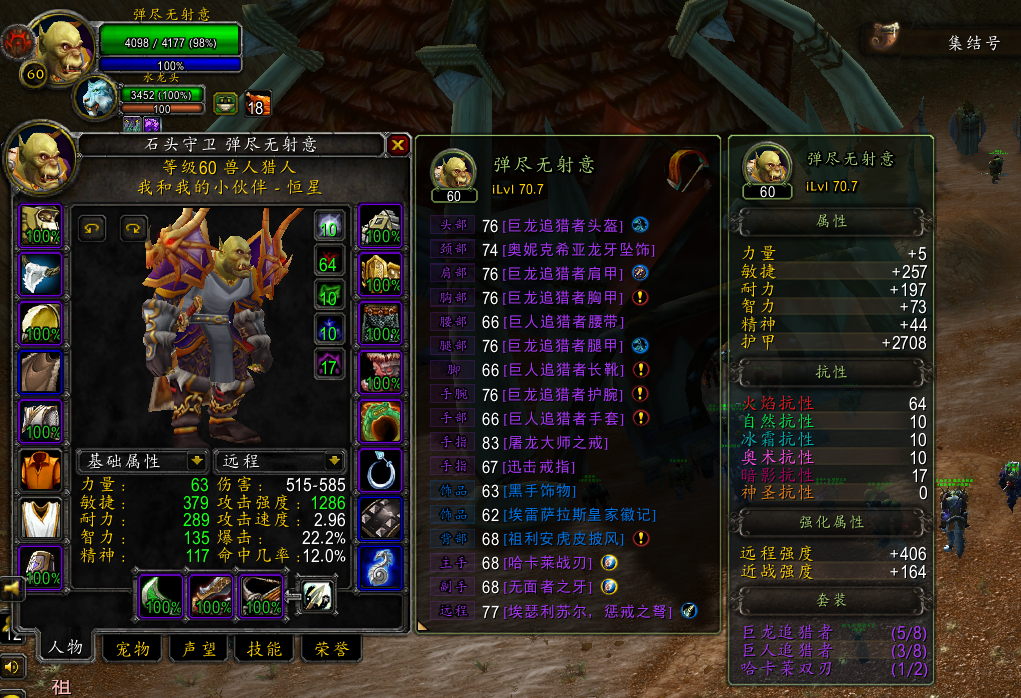Viewport: 1021px width, 698px height.
Task: Toggle the speaker sound icon
Action: pos(12,666)
